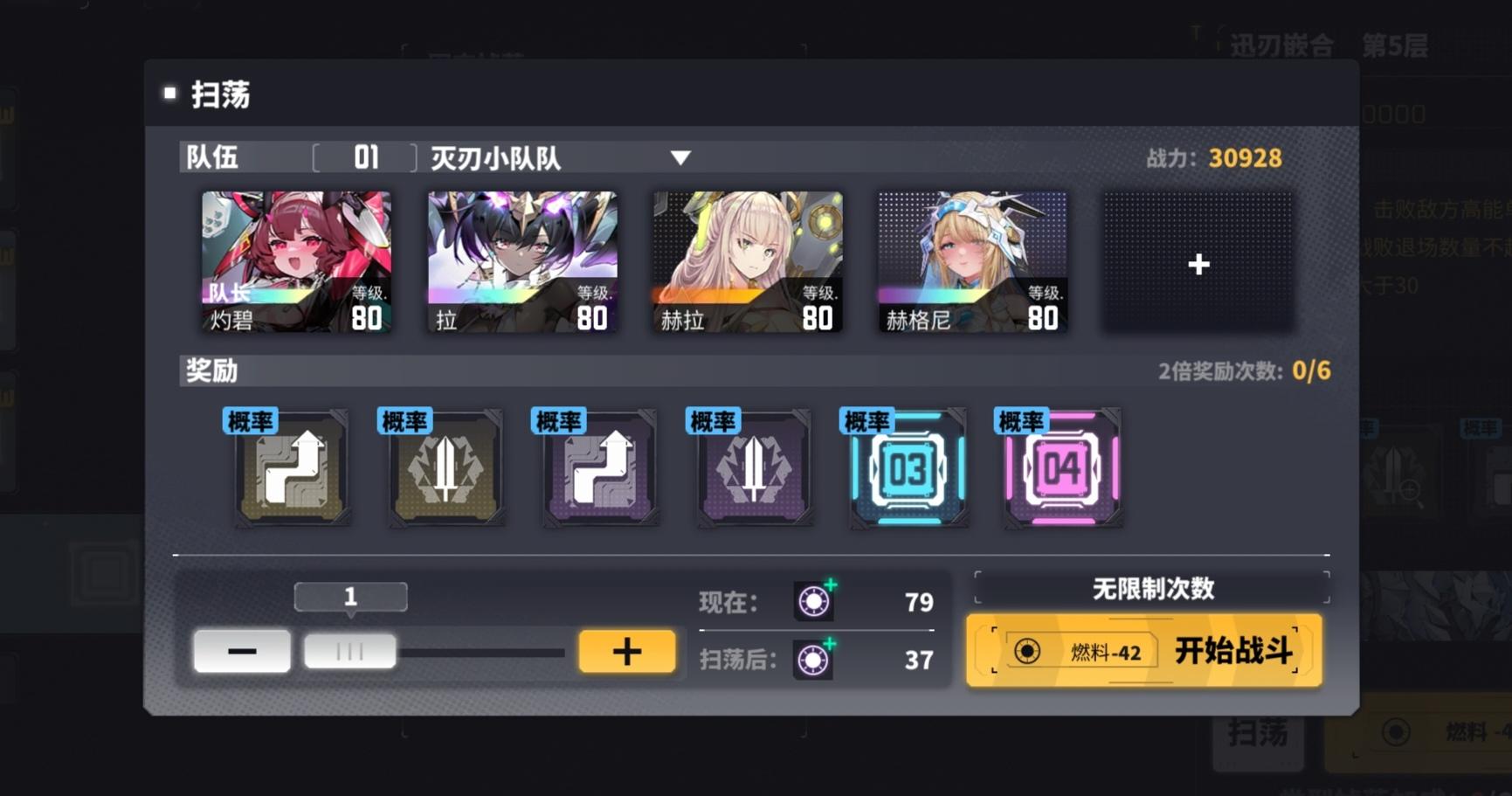1512x796 pixels.
Task: Select the 赫格尼 character portrait
Action: [971, 260]
